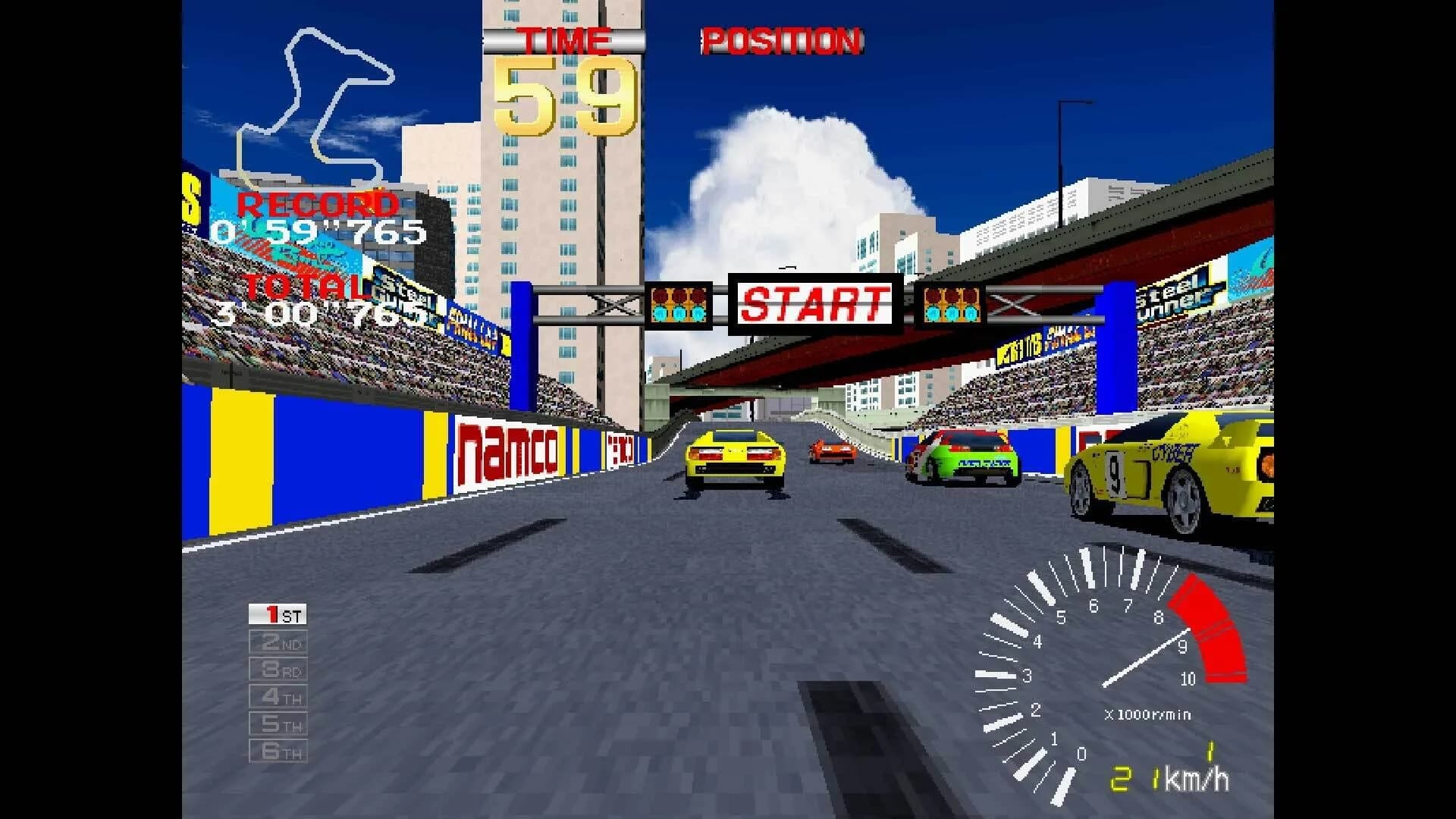This screenshot has height=819, width=1456.
Task: Select the green car ahead on the track
Action: click(x=963, y=455)
